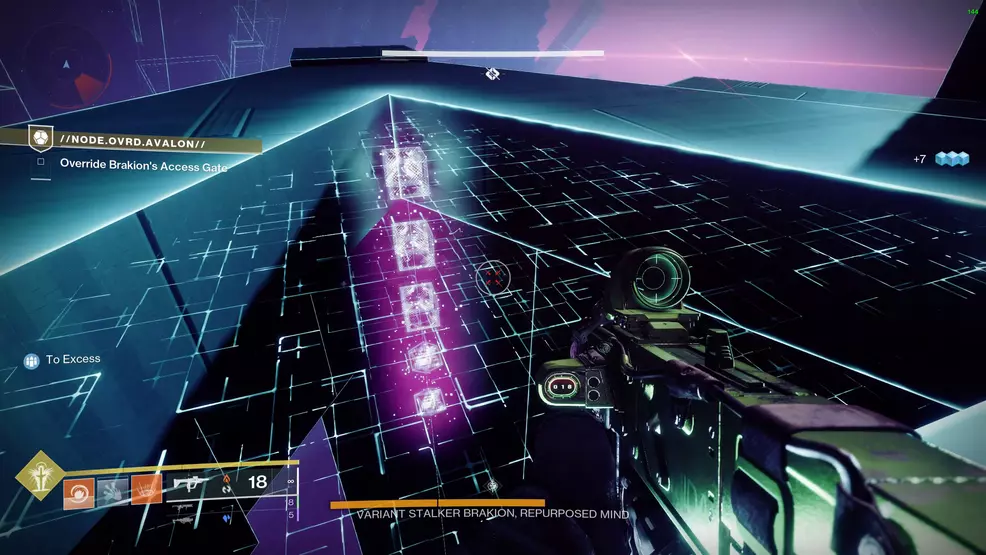
Task: Trigger the greyed-out melee ability icon
Action: (x=112, y=490)
